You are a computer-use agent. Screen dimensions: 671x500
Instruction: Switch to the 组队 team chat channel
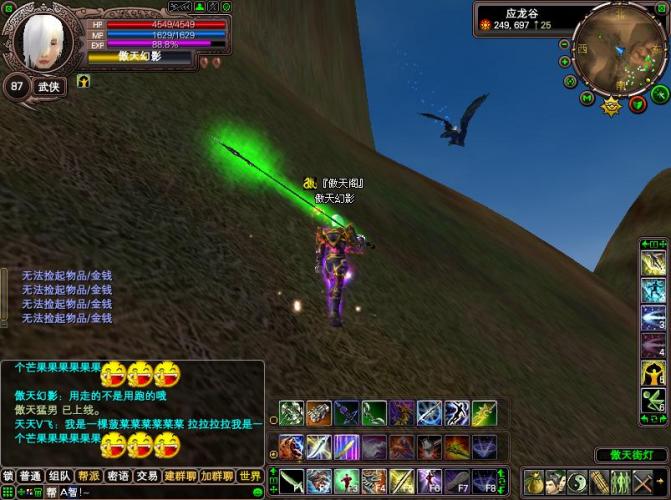point(60,476)
